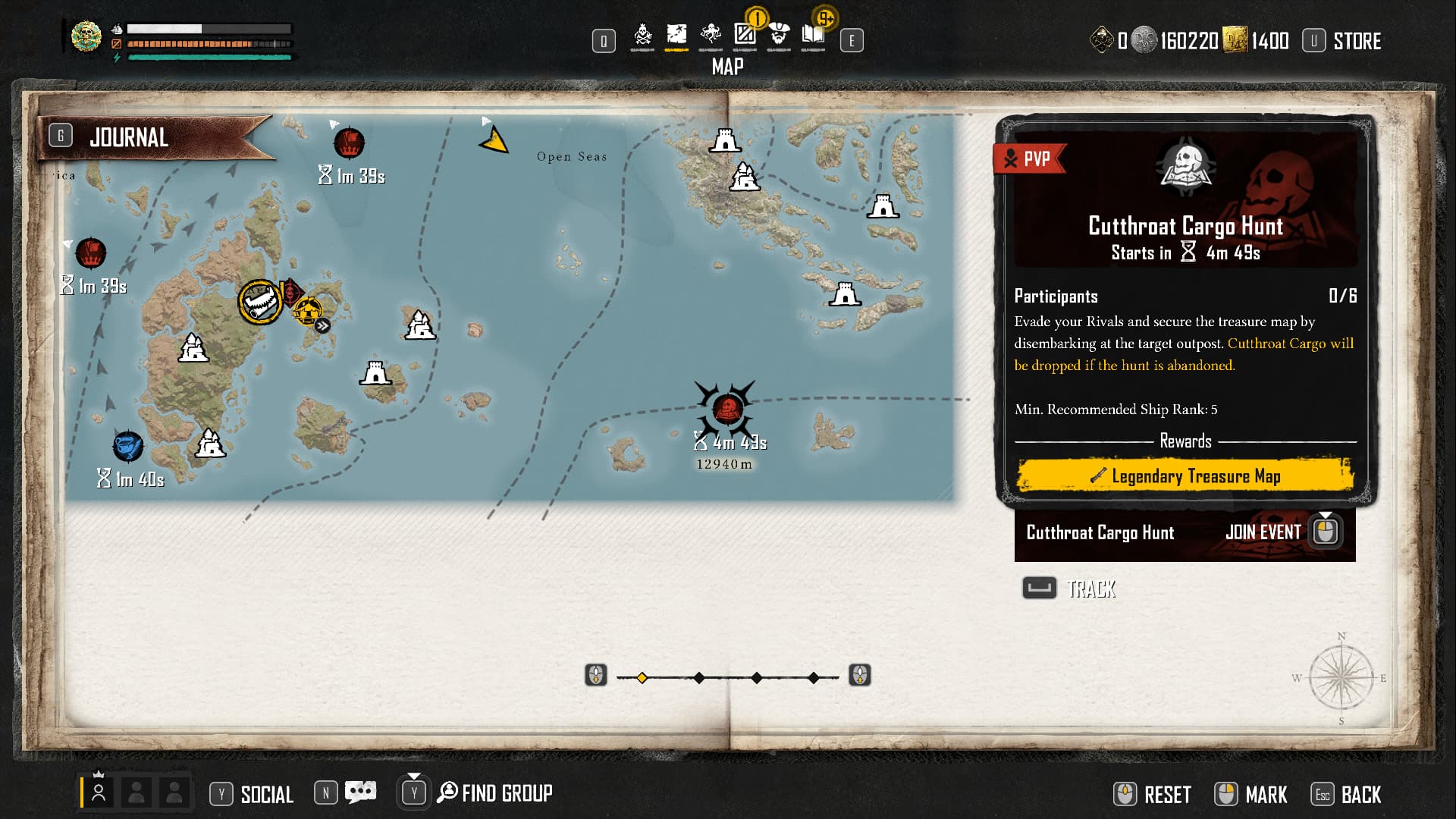The height and width of the screenshot is (819, 1456).
Task: Open Find Group
Action: click(507, 794)
